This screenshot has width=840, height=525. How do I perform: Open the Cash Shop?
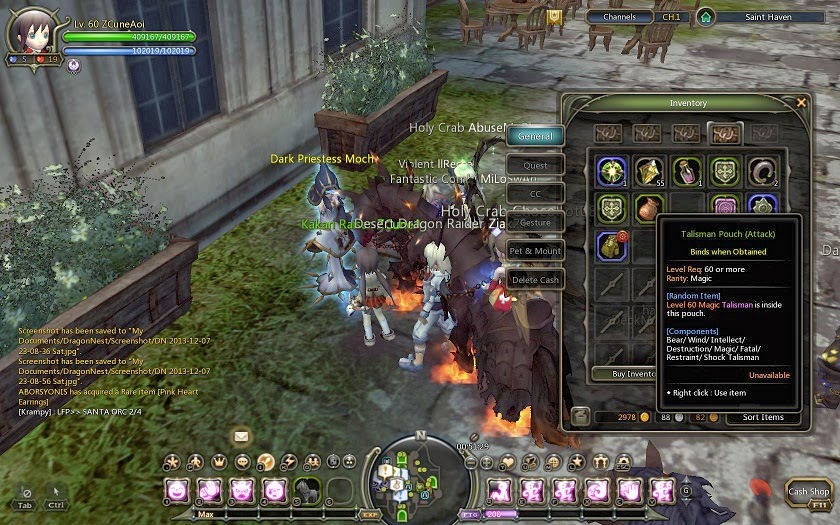tap(808, 491)
